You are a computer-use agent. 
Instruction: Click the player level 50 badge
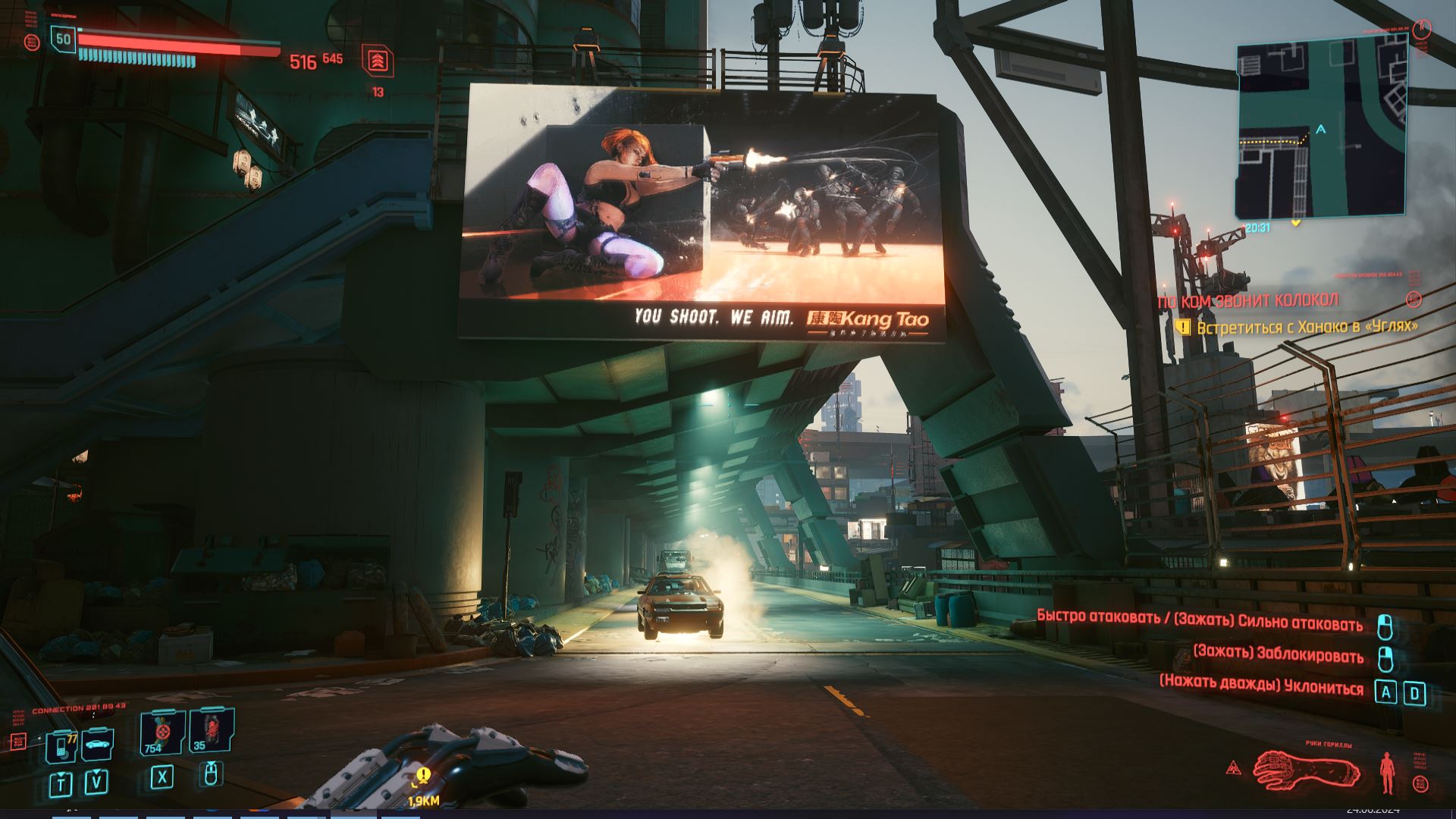64,39
